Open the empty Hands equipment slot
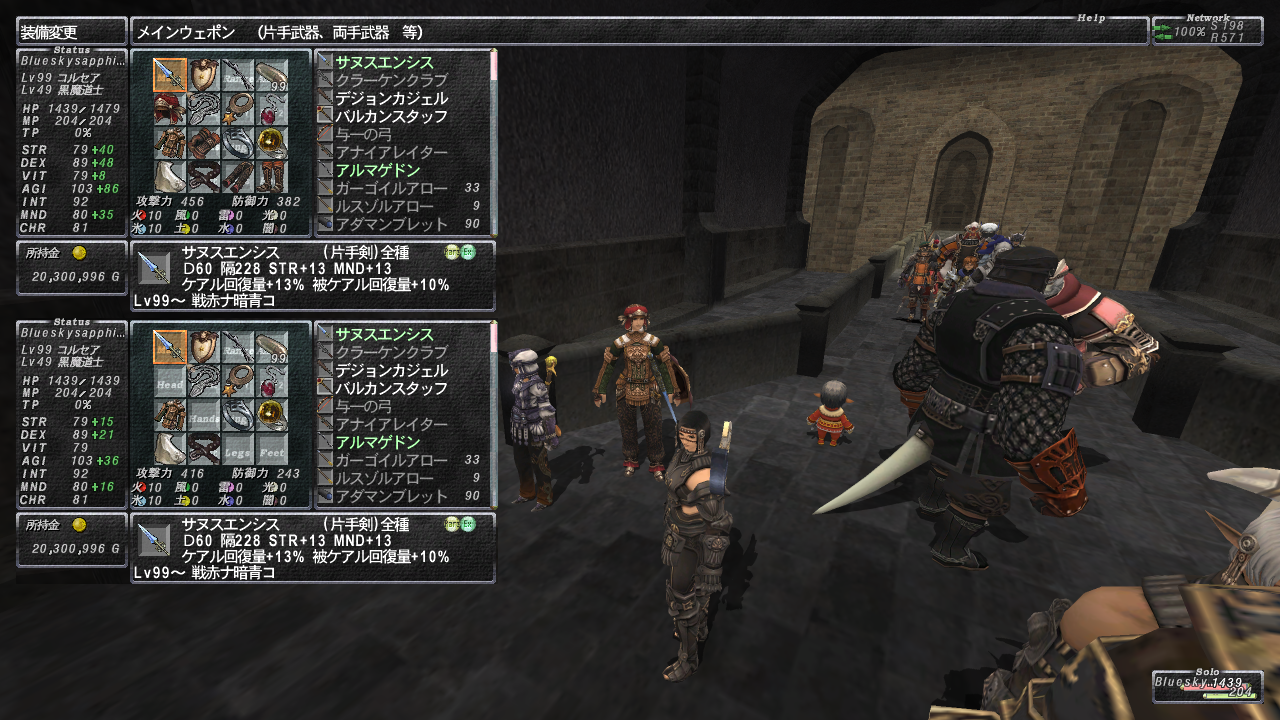 click(203, 413)
